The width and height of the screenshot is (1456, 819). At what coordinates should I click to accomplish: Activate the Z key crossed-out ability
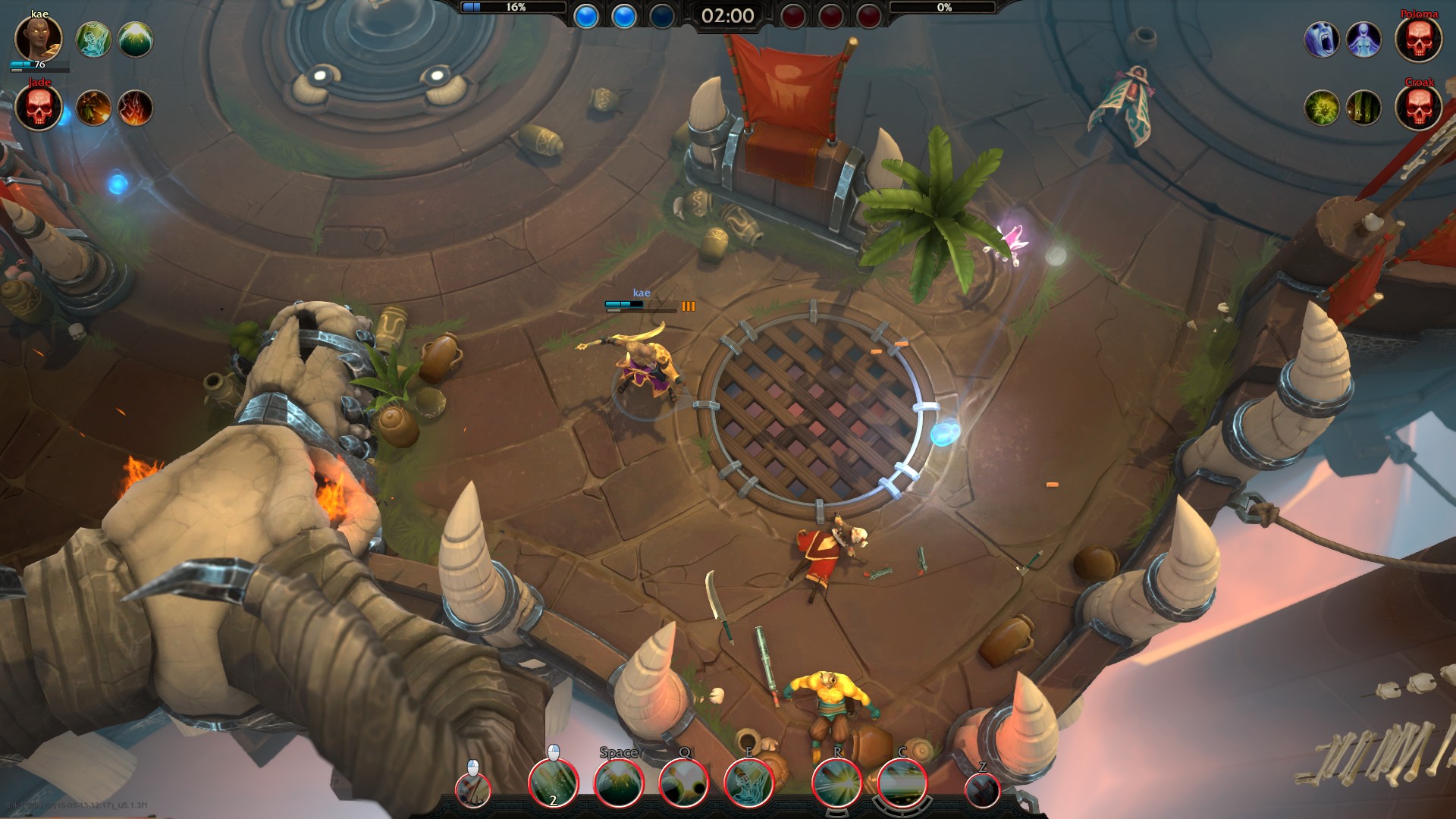[x=983, y=790]
